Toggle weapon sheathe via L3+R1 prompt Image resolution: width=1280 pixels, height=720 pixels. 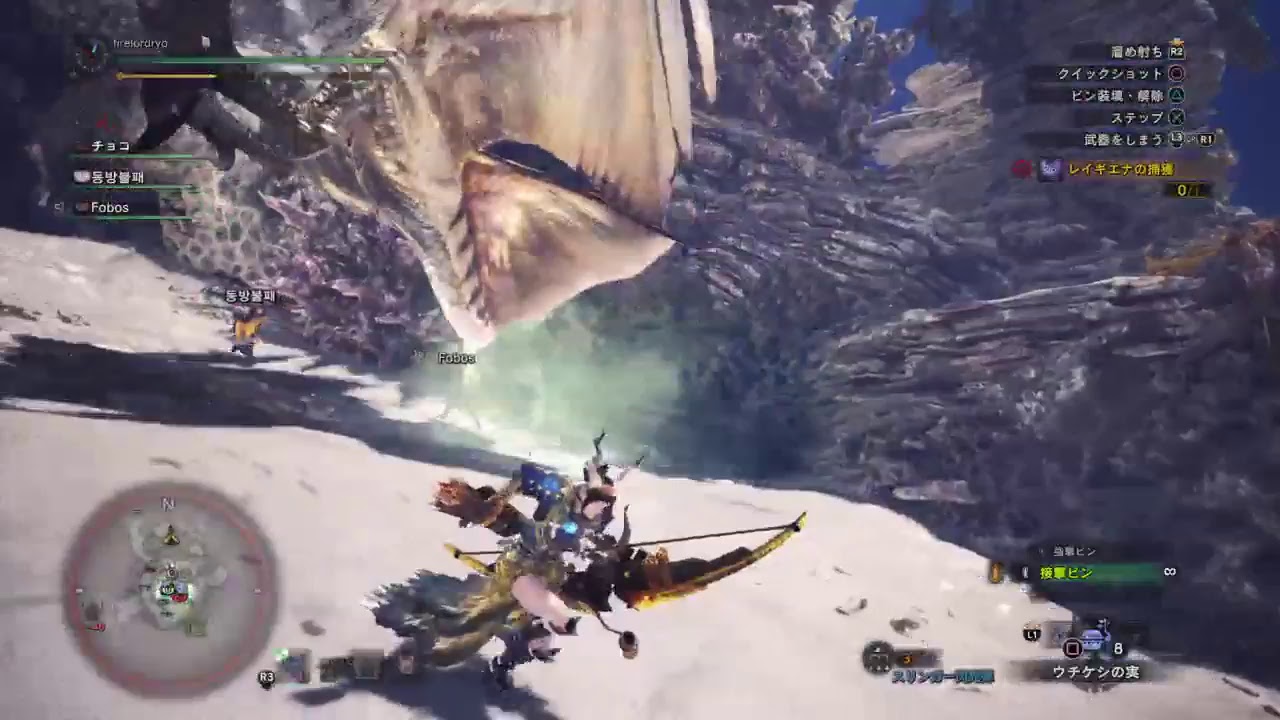point(1188,138)
